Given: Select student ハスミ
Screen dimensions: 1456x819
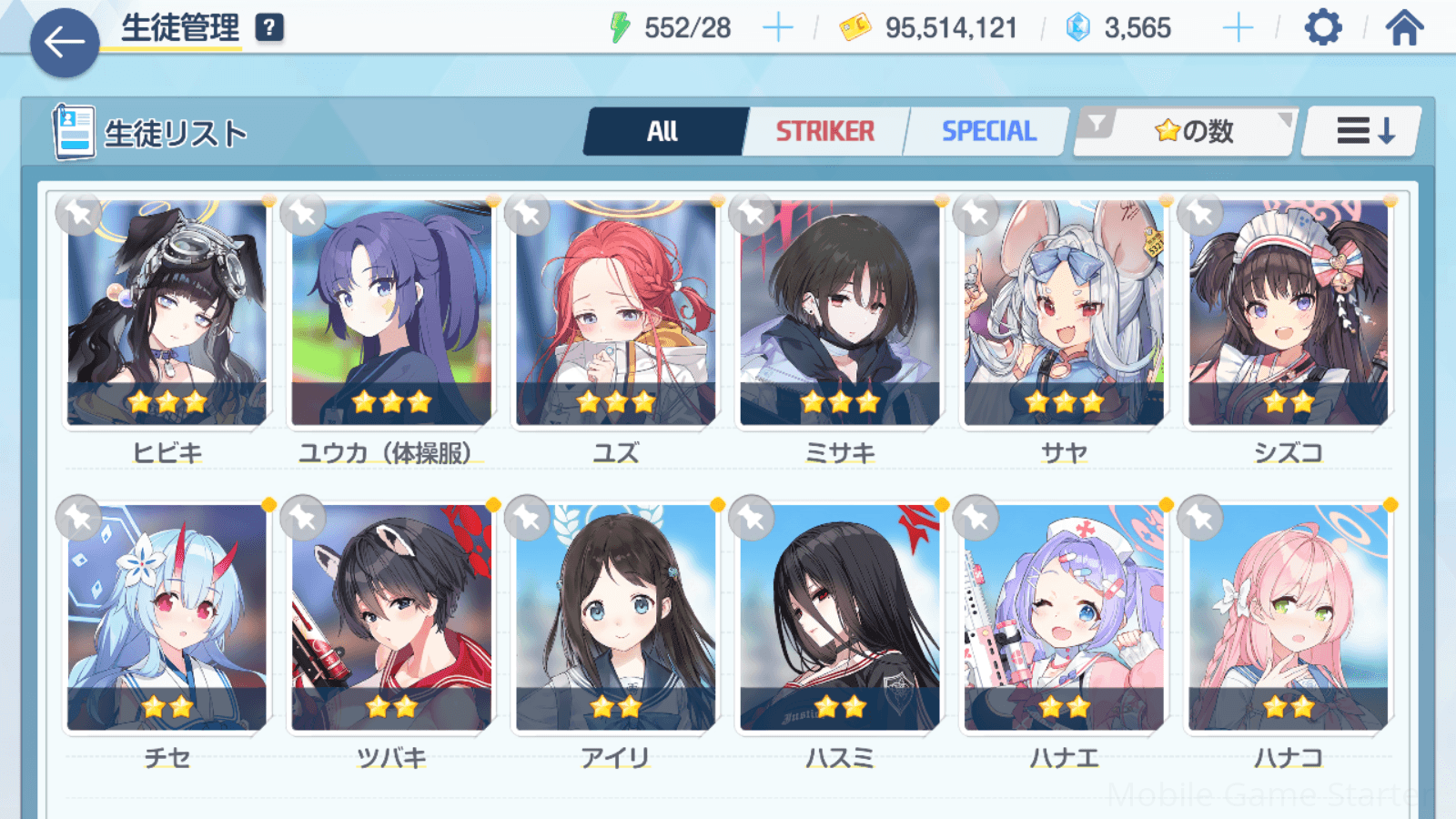Looking at the screenshot, I should [x=840, y=619].
